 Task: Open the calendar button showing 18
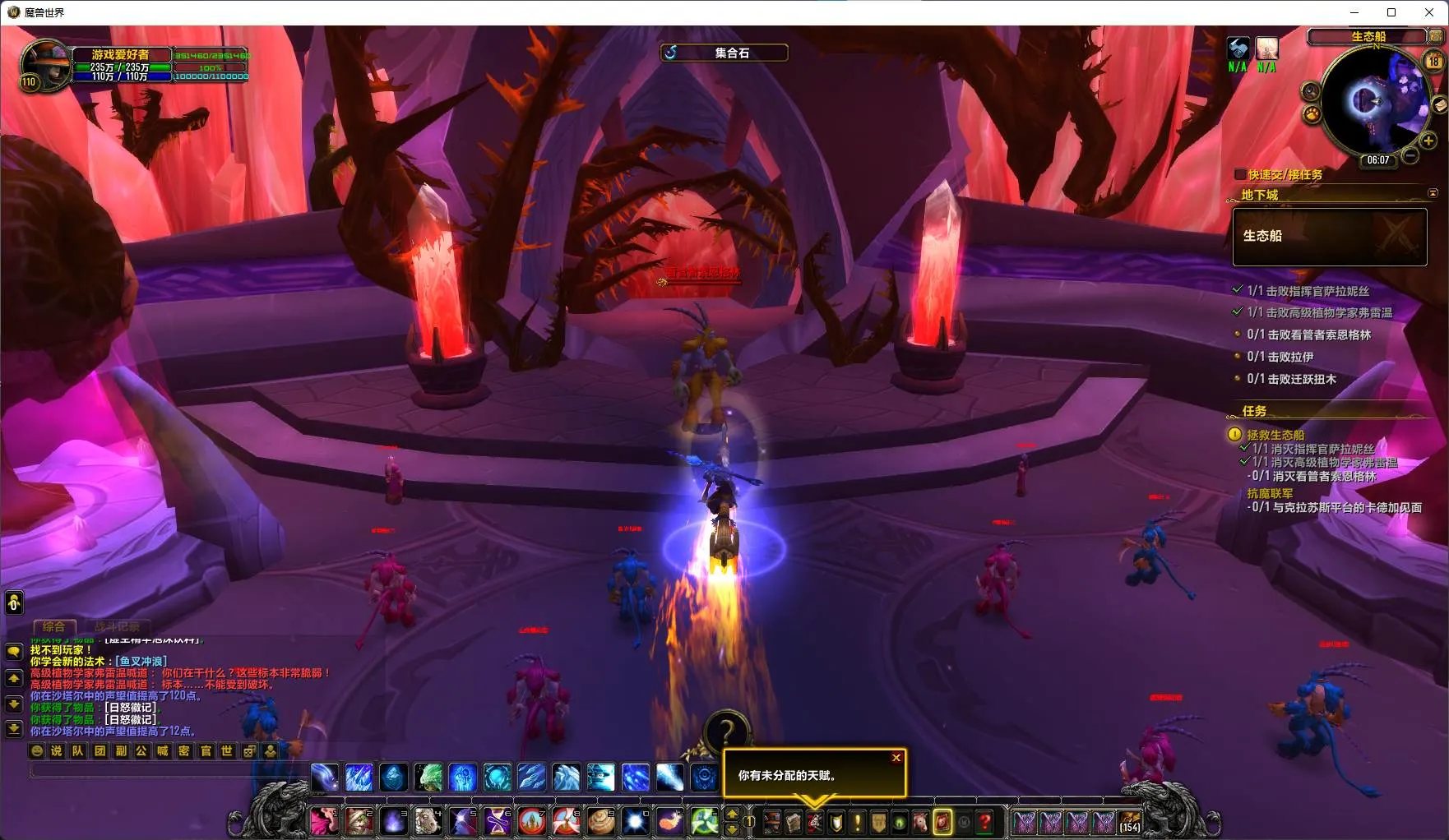(x=1433, y=61)
